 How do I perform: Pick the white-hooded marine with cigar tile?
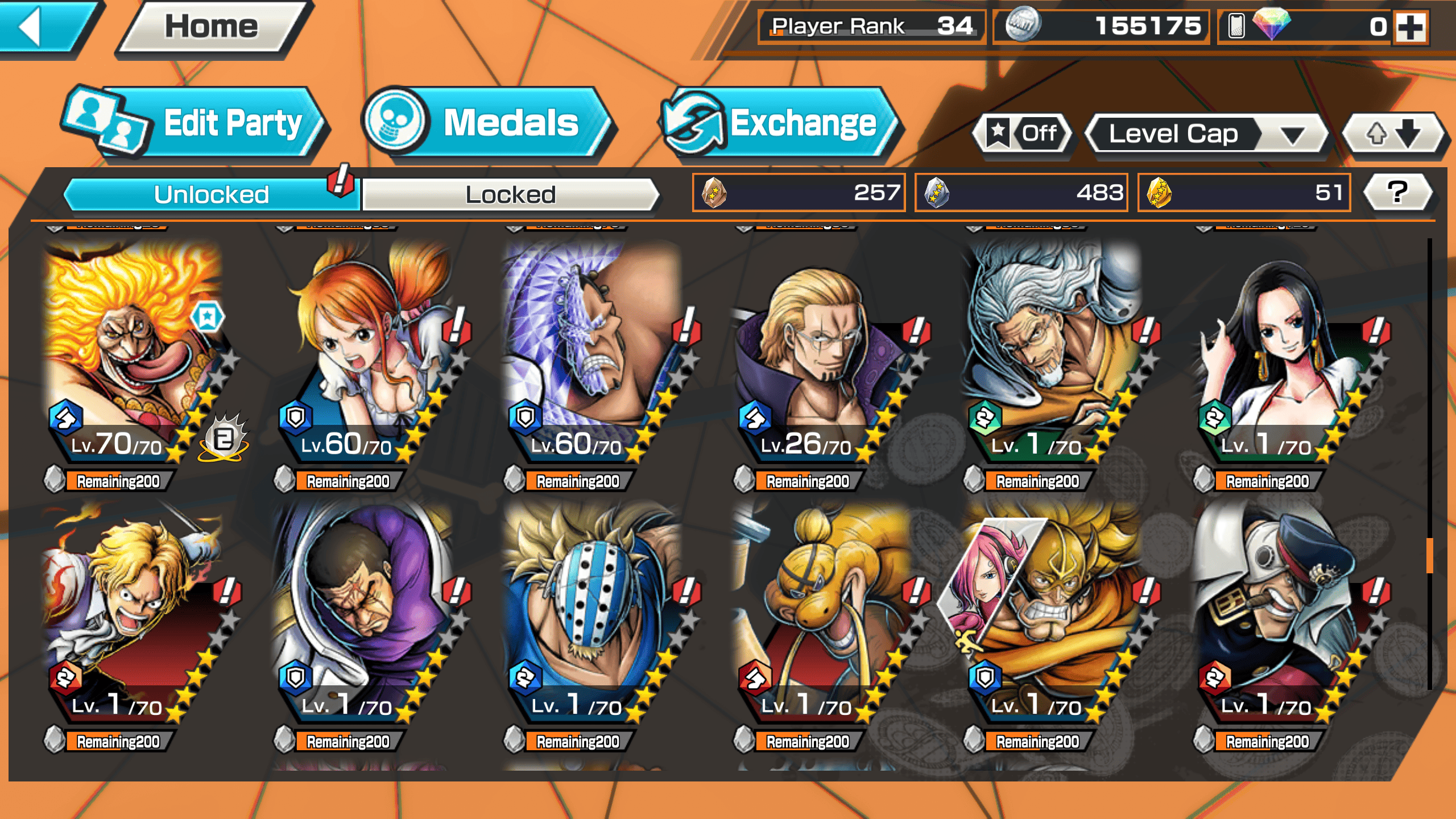[x=1283, y=614]
